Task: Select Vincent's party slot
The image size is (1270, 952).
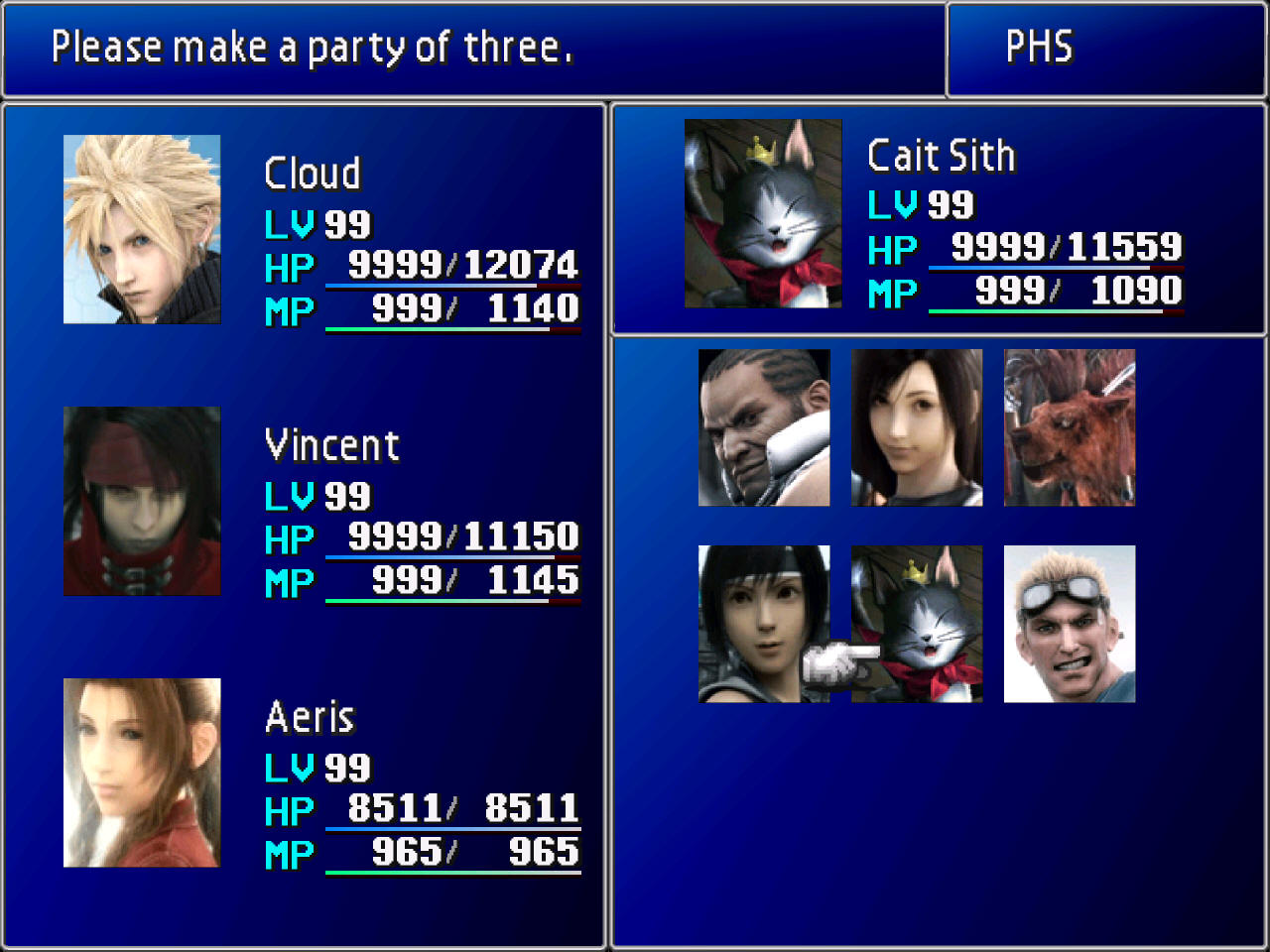Action: pos(142,501)
